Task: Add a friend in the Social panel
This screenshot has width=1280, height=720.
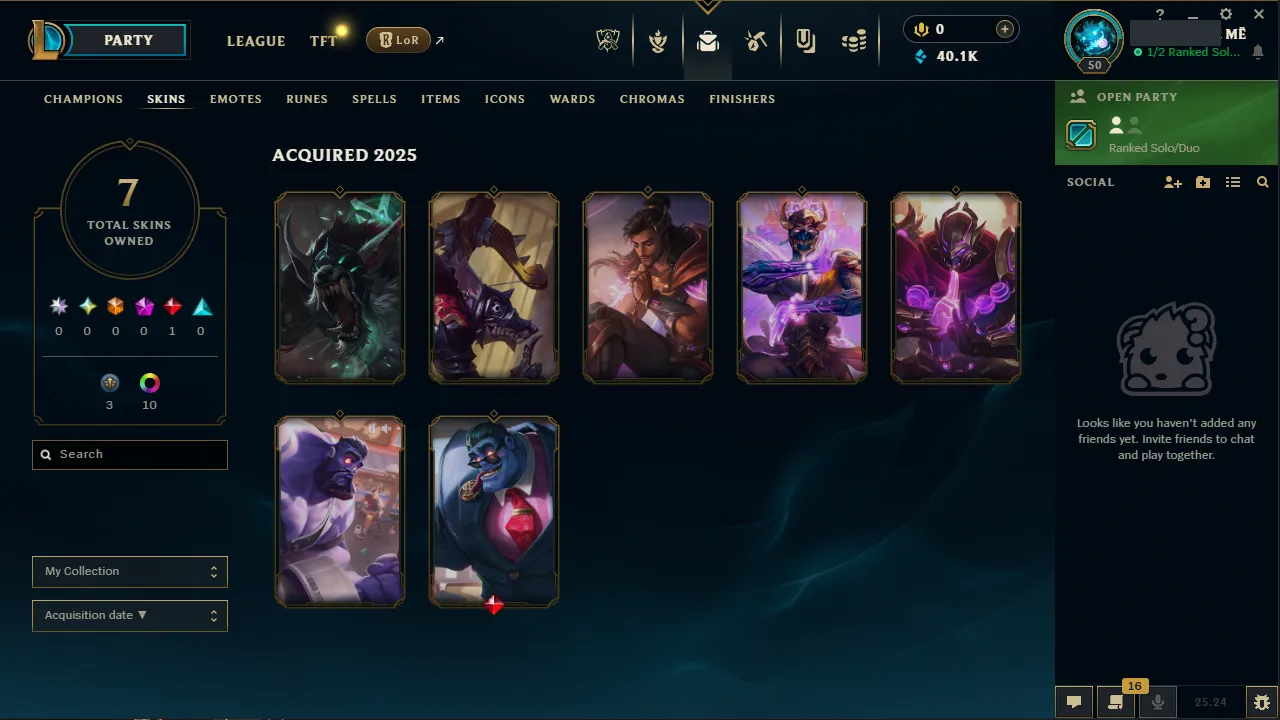Action: [x=1172, y=182]
